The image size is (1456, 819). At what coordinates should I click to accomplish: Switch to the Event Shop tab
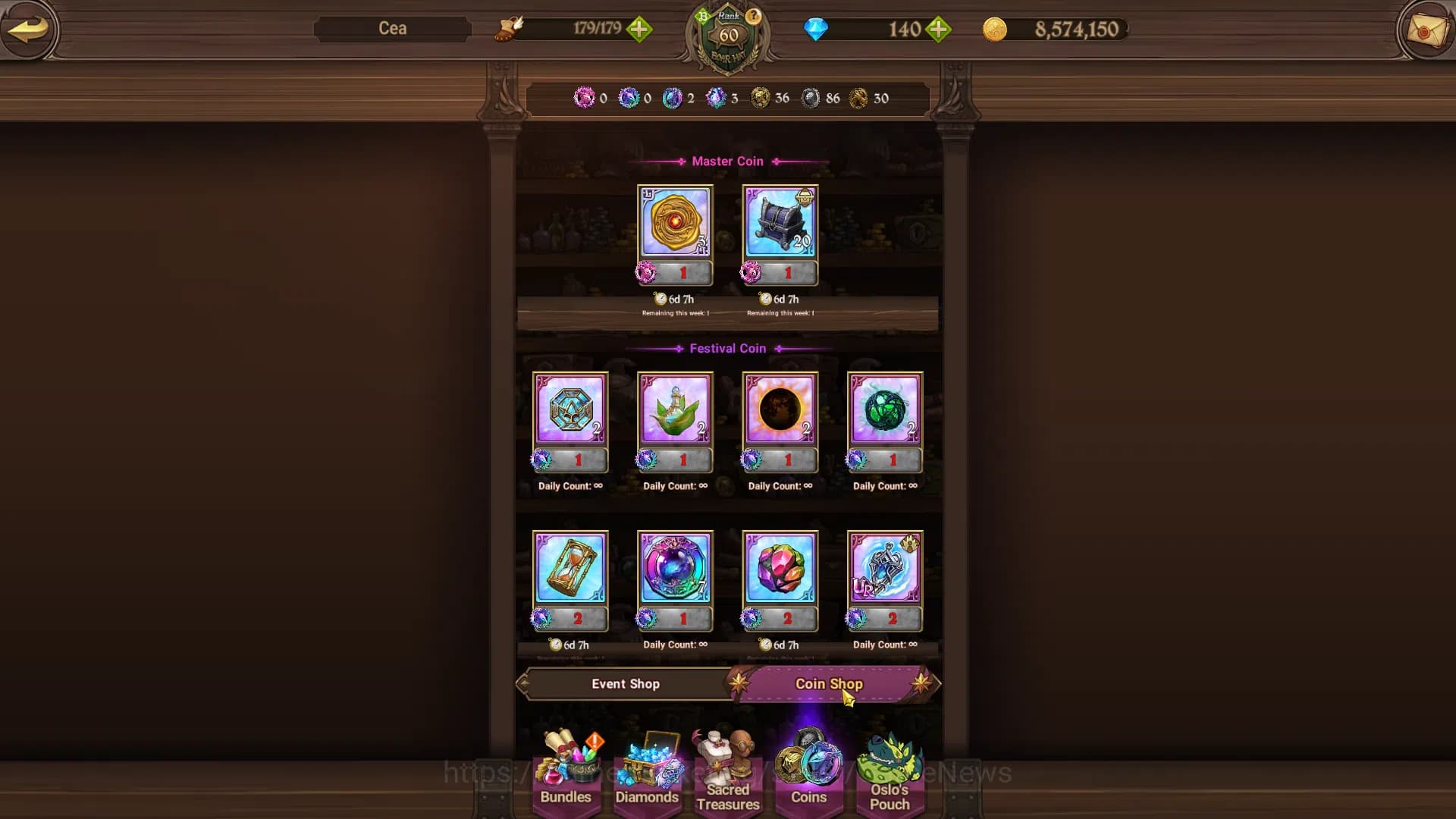[x=626, y=683]
